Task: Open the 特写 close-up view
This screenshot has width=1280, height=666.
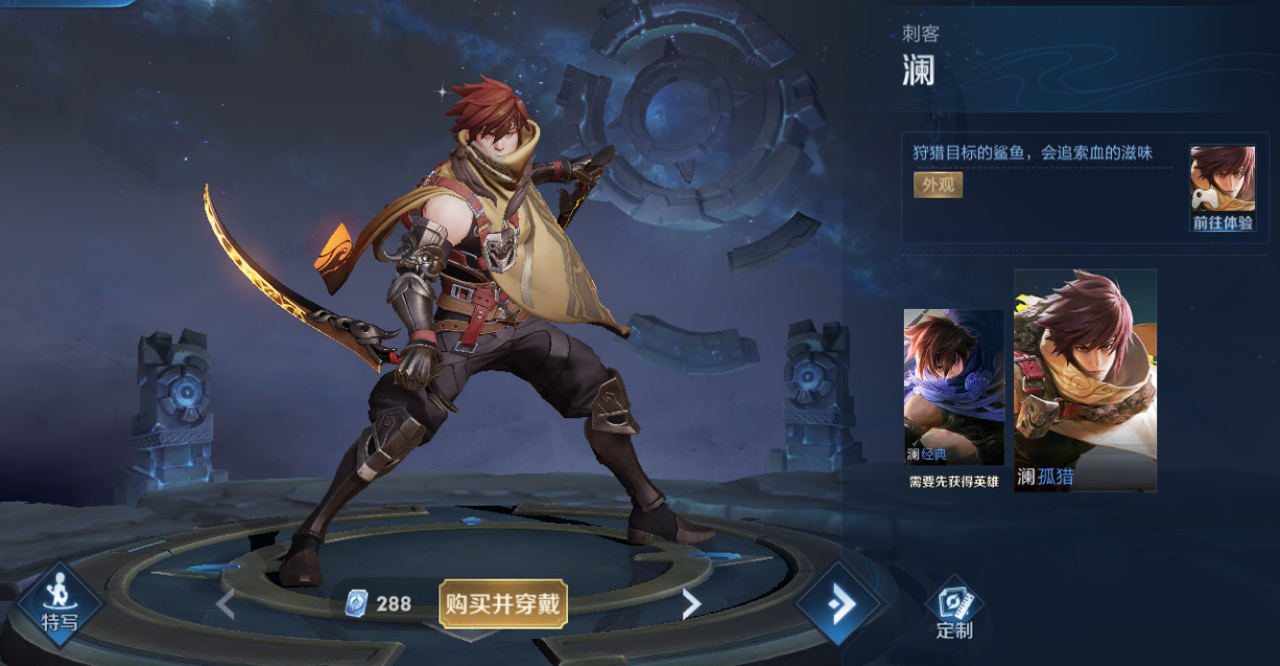Action: pos(59,603)
